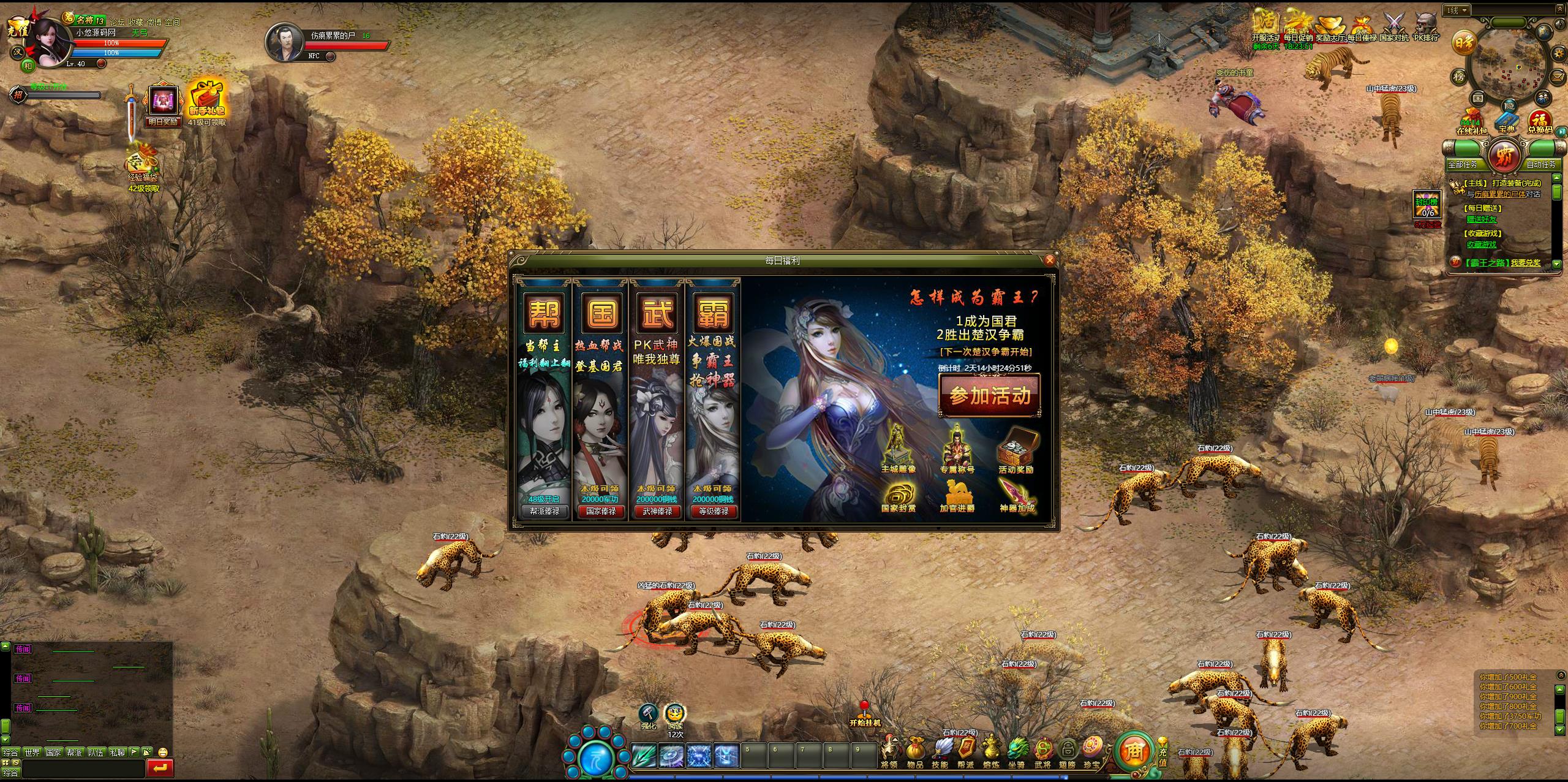Switch chat to the 世界 world channel
This screenshot has width=1568, height=782.
pos(32,752)
